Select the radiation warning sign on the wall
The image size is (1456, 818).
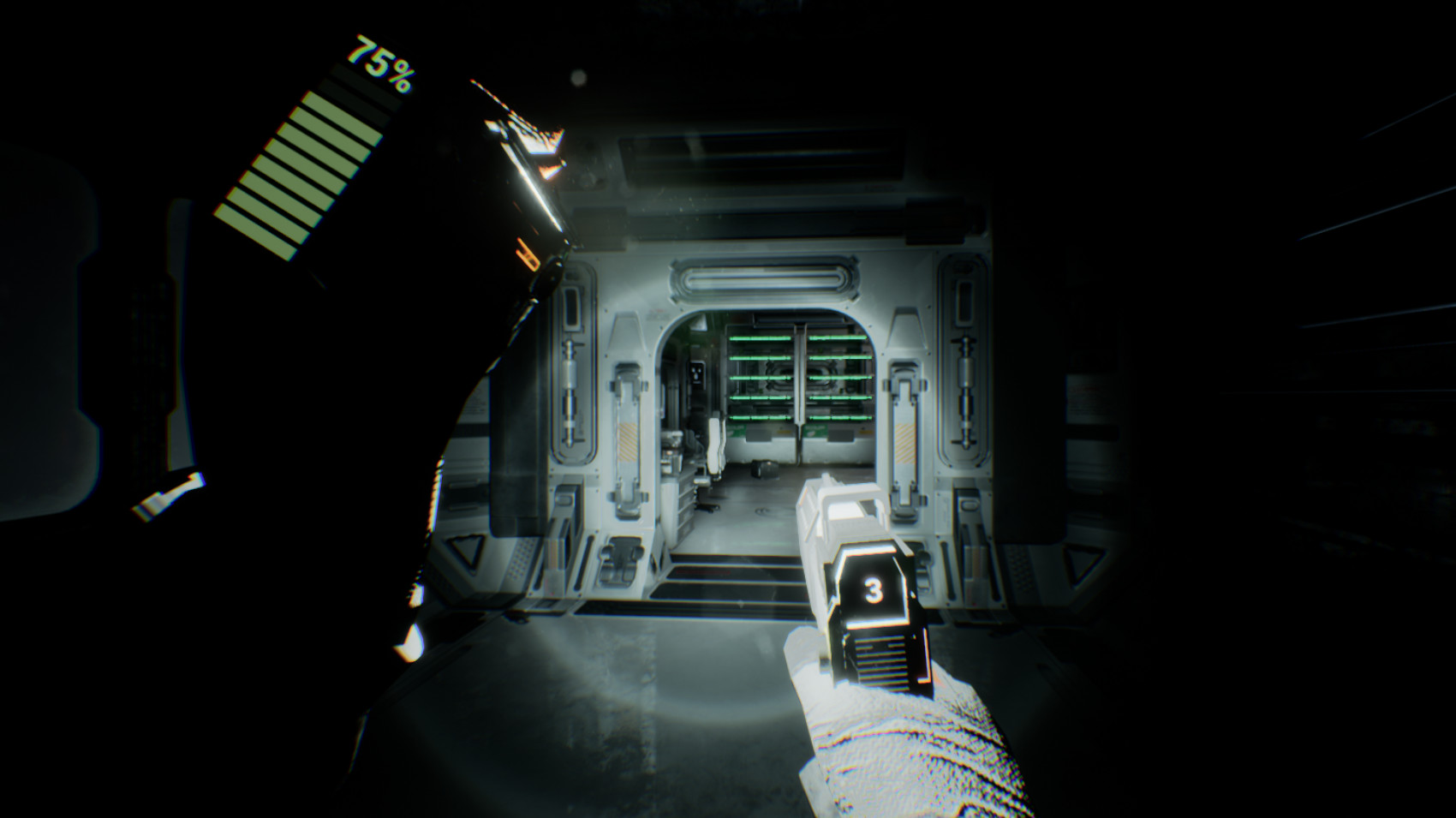tap(696, 372)
